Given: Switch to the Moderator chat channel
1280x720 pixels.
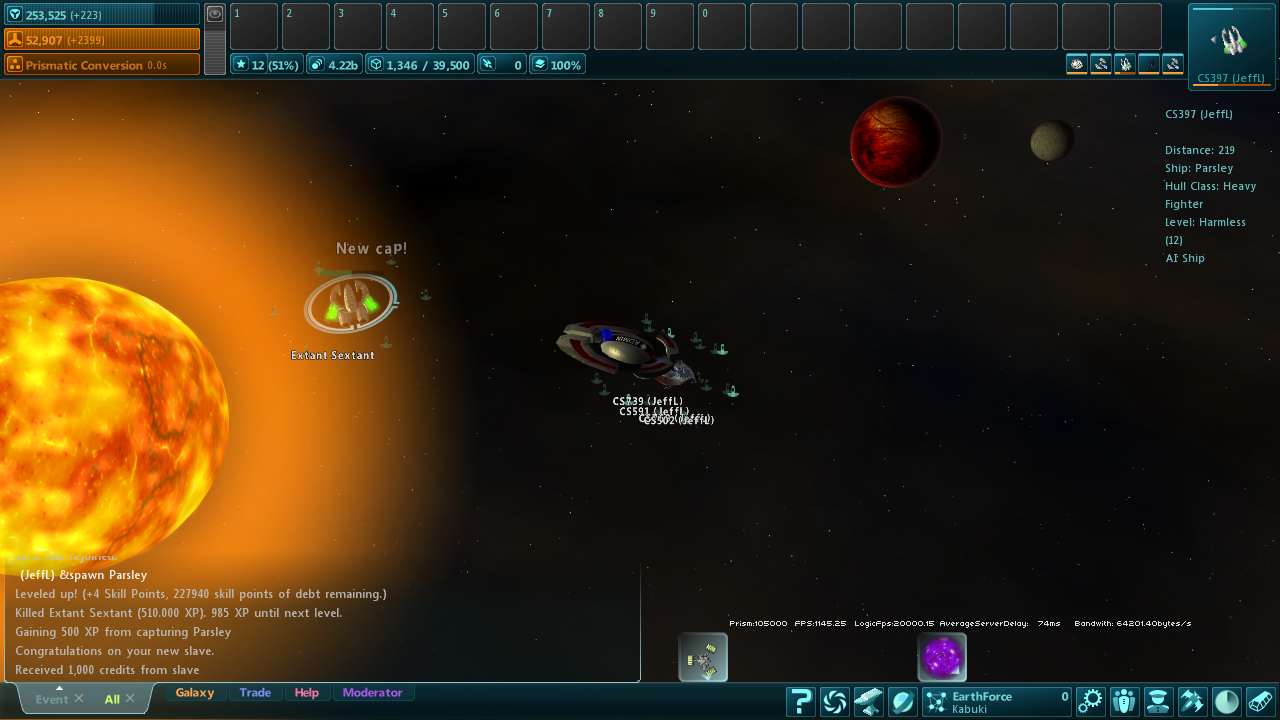Looking at the screenshot, I should pos(372,693).
